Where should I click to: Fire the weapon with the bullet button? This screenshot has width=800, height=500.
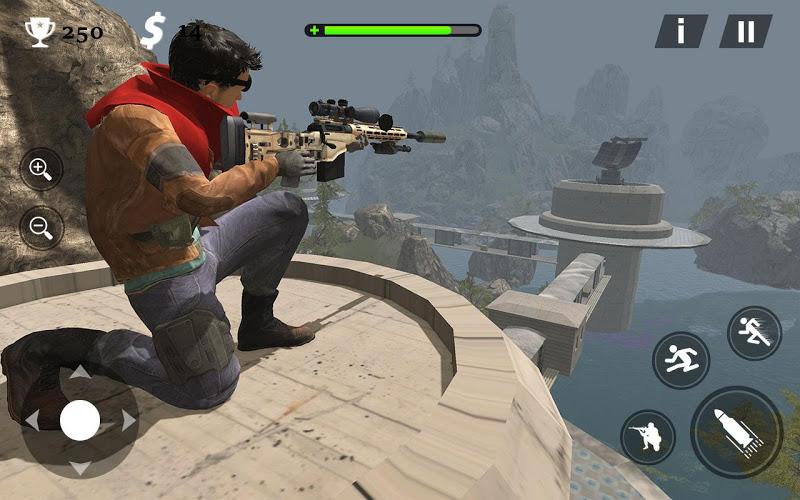point(736,432)
